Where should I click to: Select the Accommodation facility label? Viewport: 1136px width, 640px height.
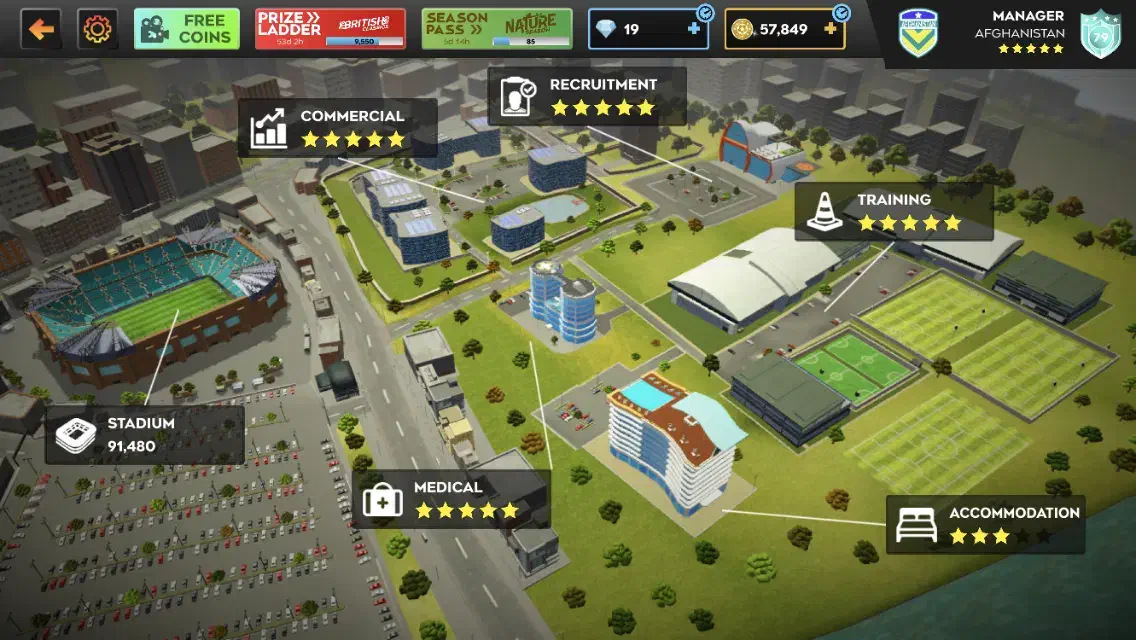coord(985,524)
